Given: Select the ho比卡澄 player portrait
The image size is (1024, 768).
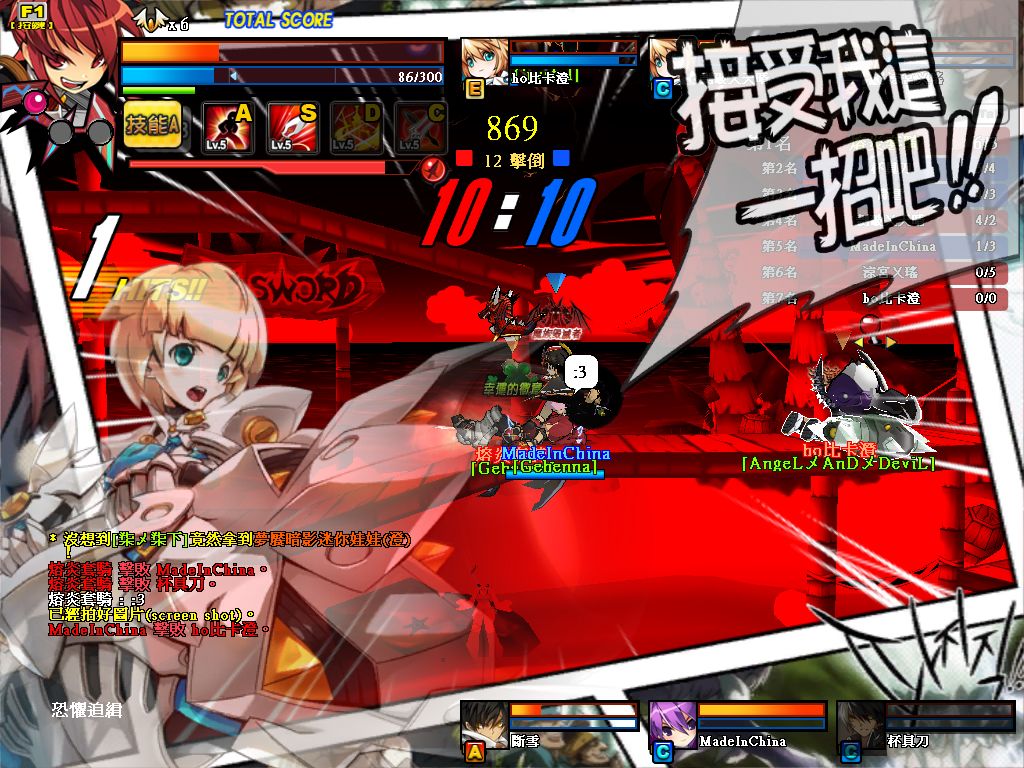Looking at the screenshot, I should [x=483, y=58].
